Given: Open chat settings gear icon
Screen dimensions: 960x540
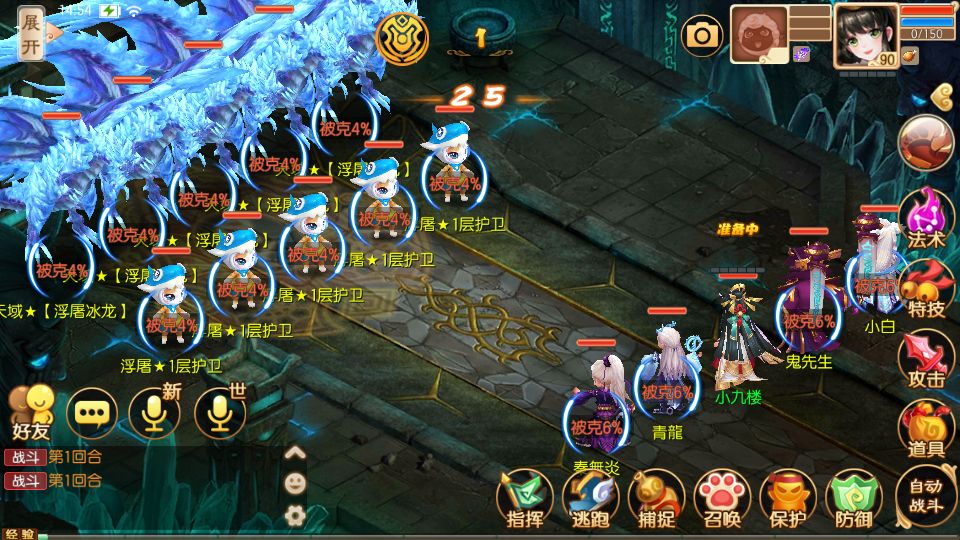Looking at the screenshot, I should click(295, 515).
